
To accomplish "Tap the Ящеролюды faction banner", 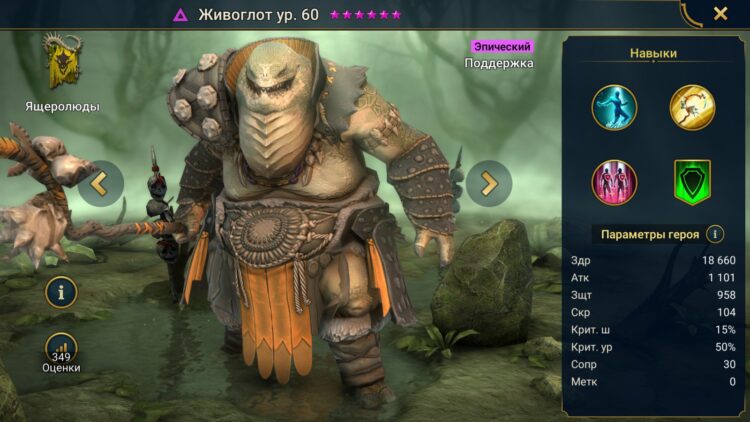I will click(62, 62).
